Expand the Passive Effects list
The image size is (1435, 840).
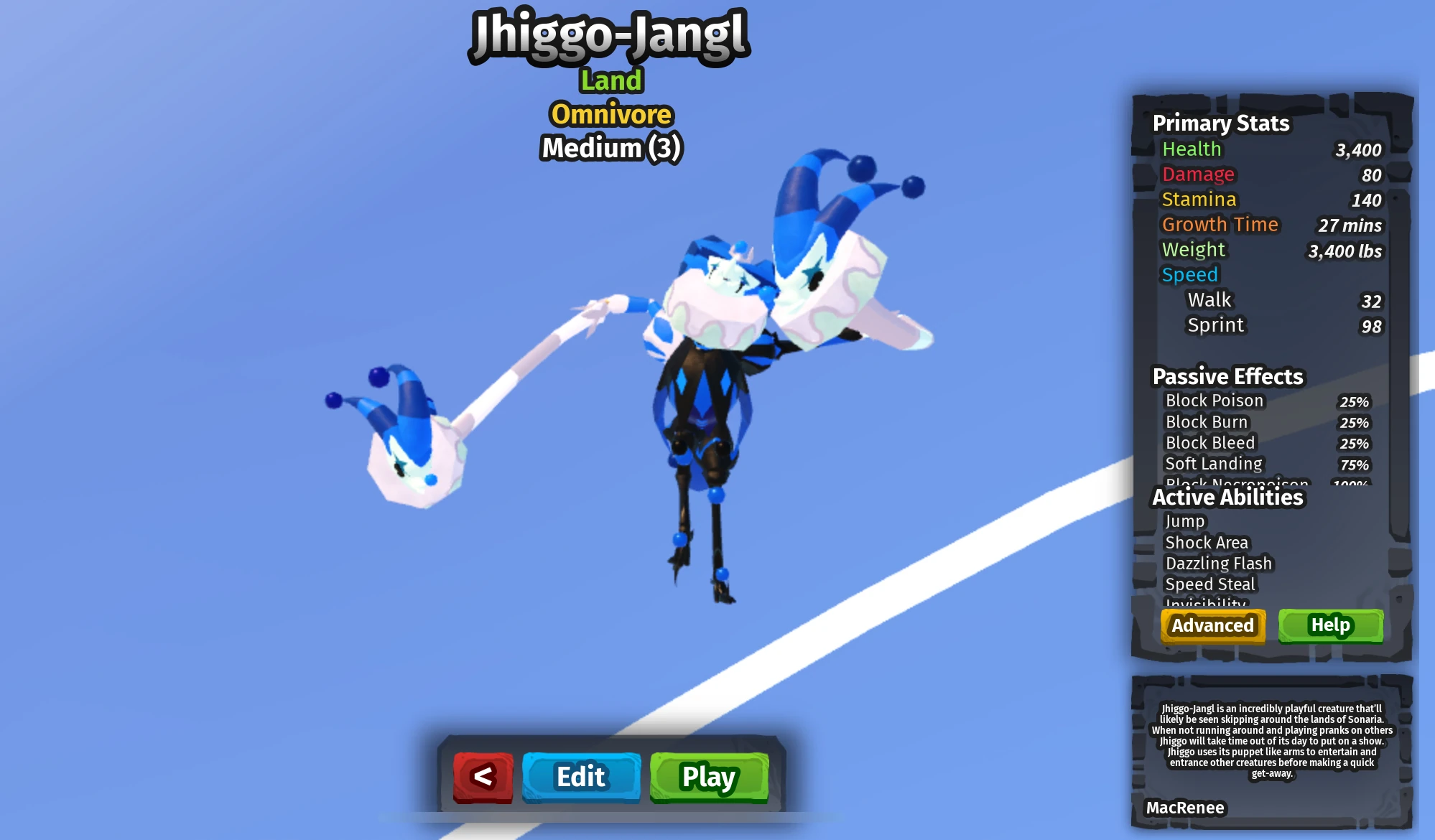click(1227, 375)
